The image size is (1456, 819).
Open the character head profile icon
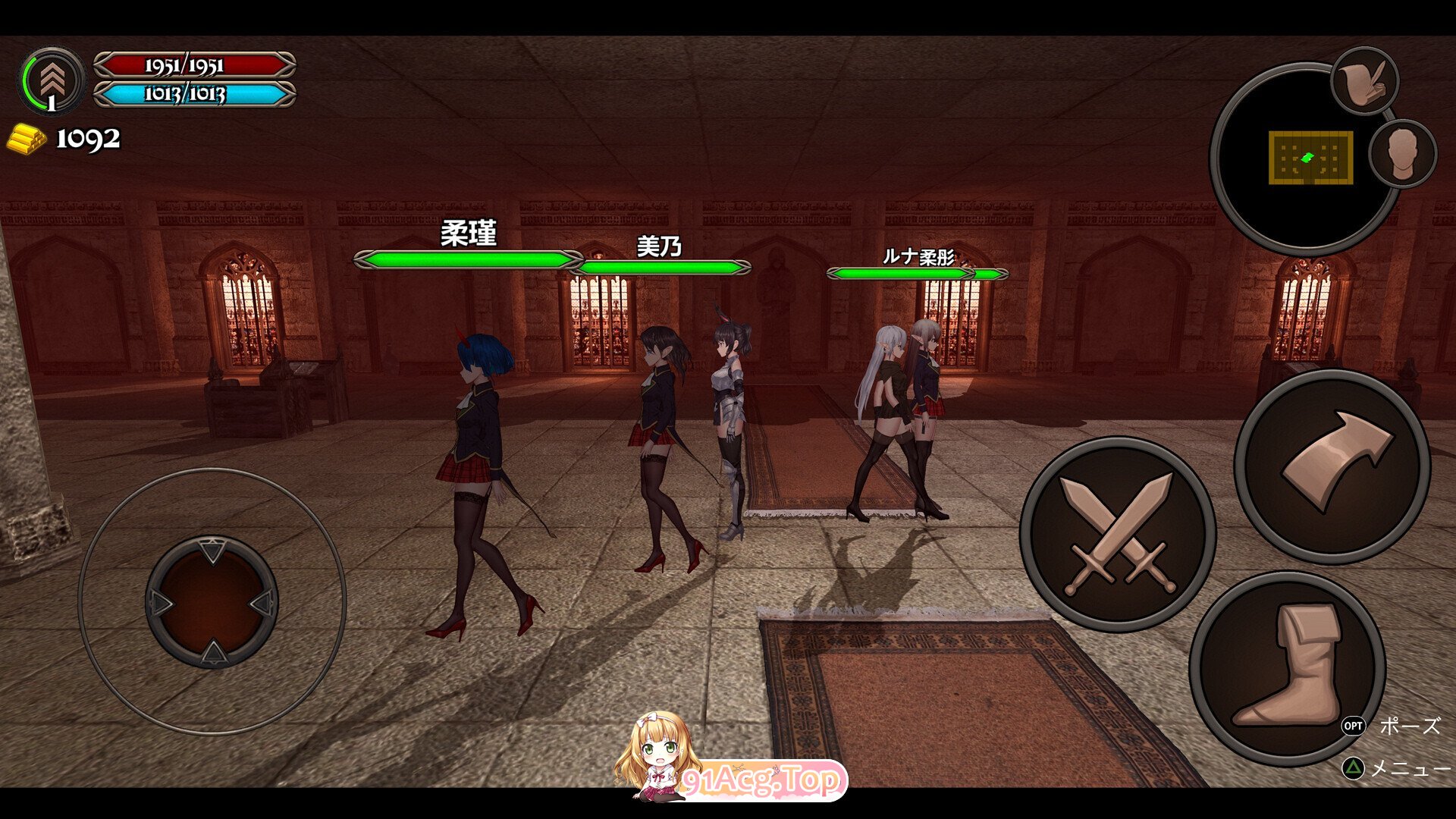coord(1402,153)
